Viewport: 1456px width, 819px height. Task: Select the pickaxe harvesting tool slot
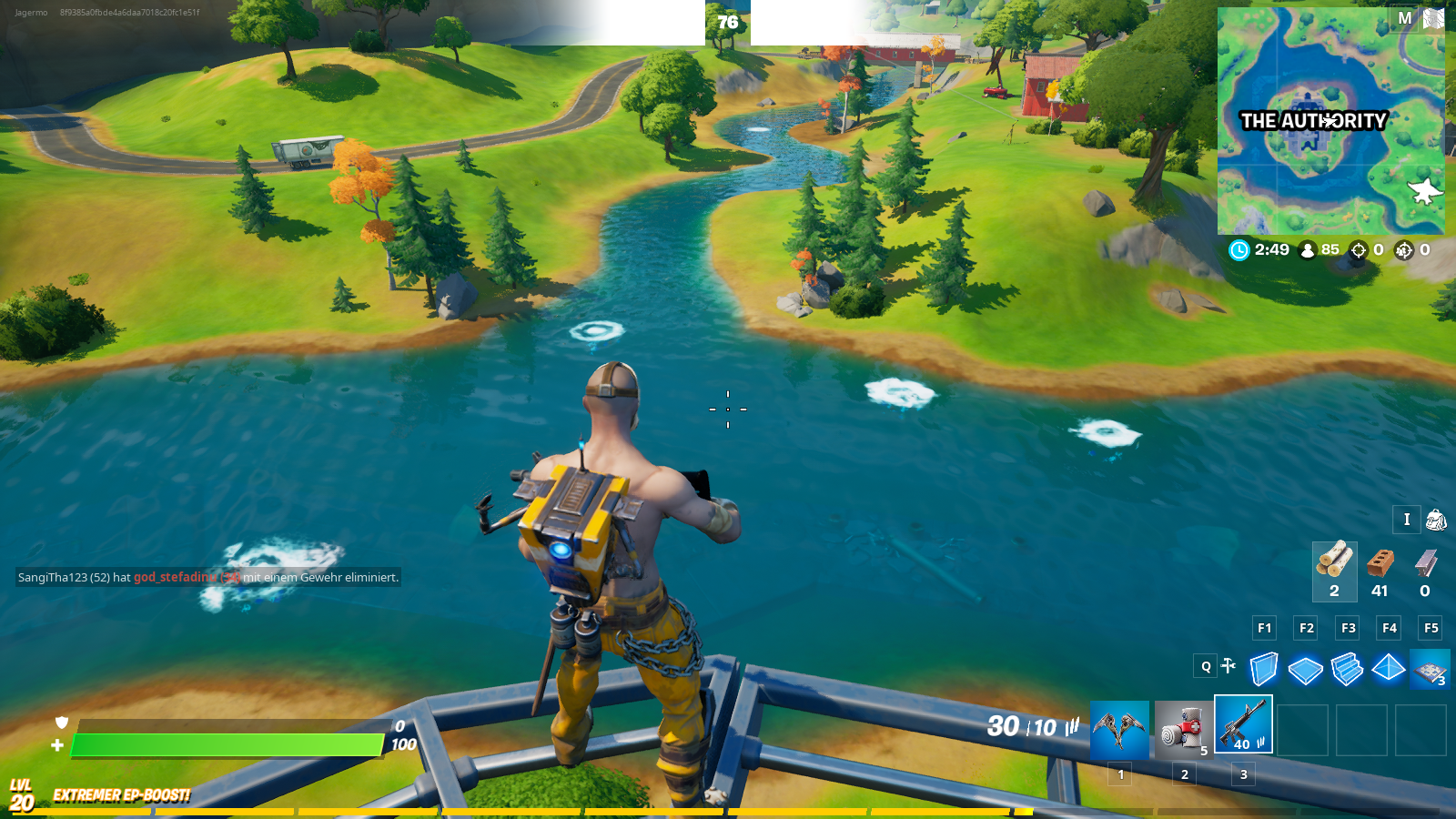click(1119, 729)
